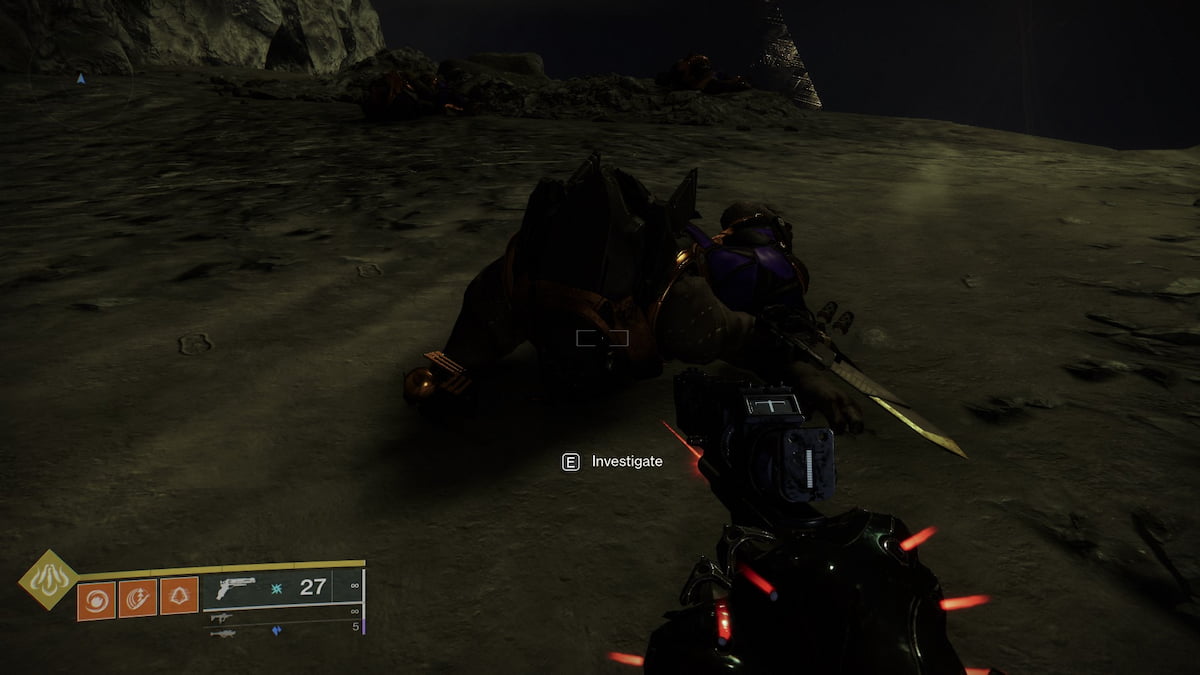The height and width of the screenshot is (675, 1200).
Task: Switch to the rifle on the second weapon row
Action: (222, 617)
